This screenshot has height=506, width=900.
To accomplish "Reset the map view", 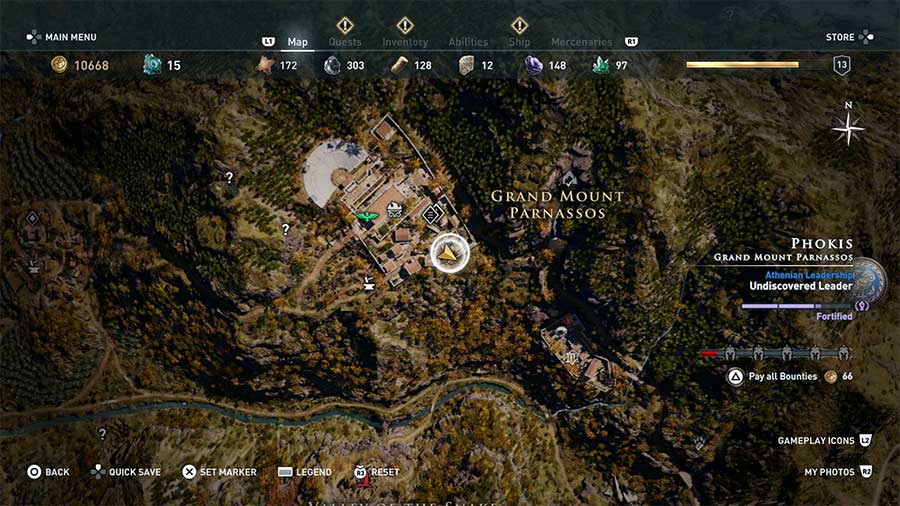I will pos(376,472).
